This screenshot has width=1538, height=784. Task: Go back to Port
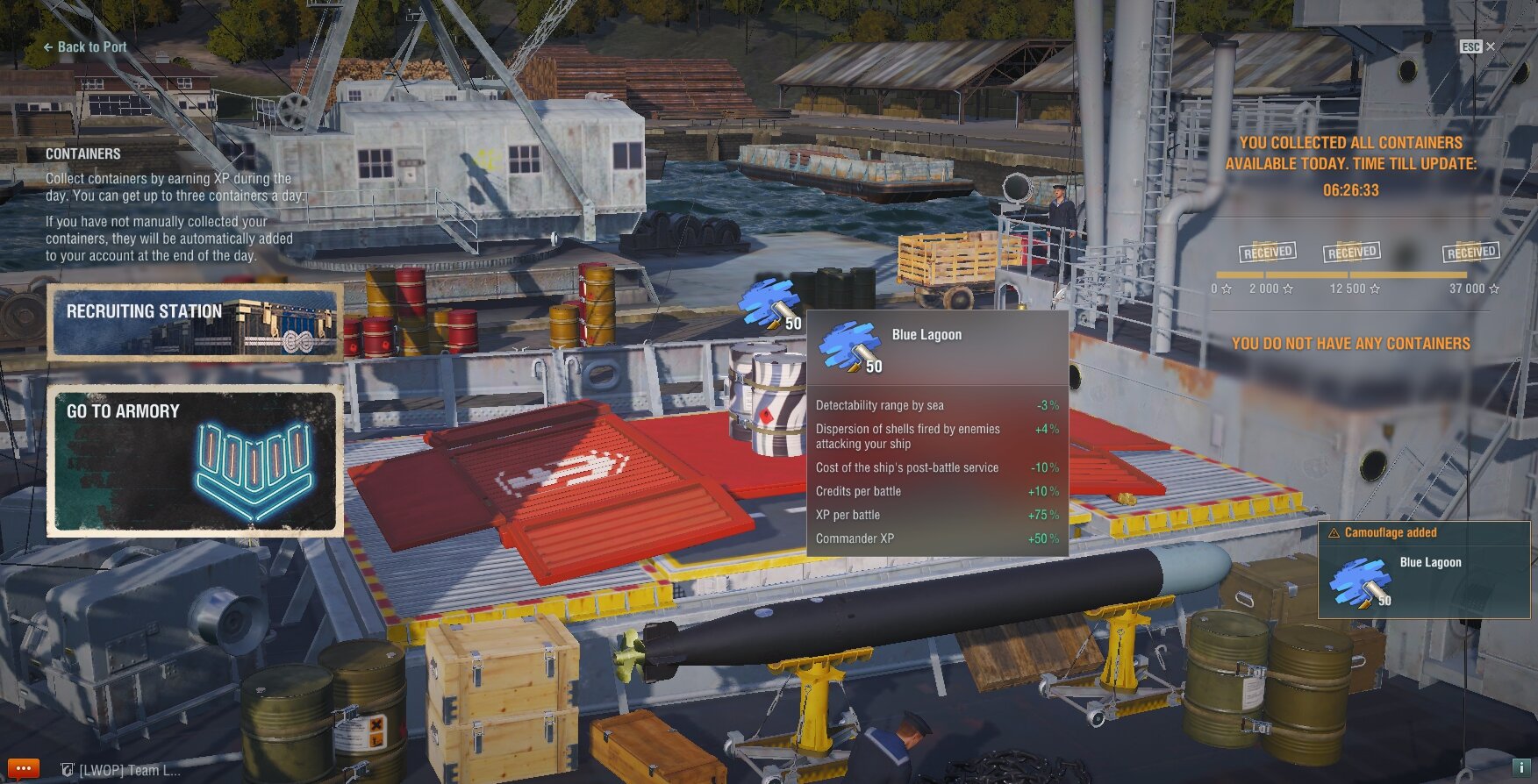click(85, 47)
